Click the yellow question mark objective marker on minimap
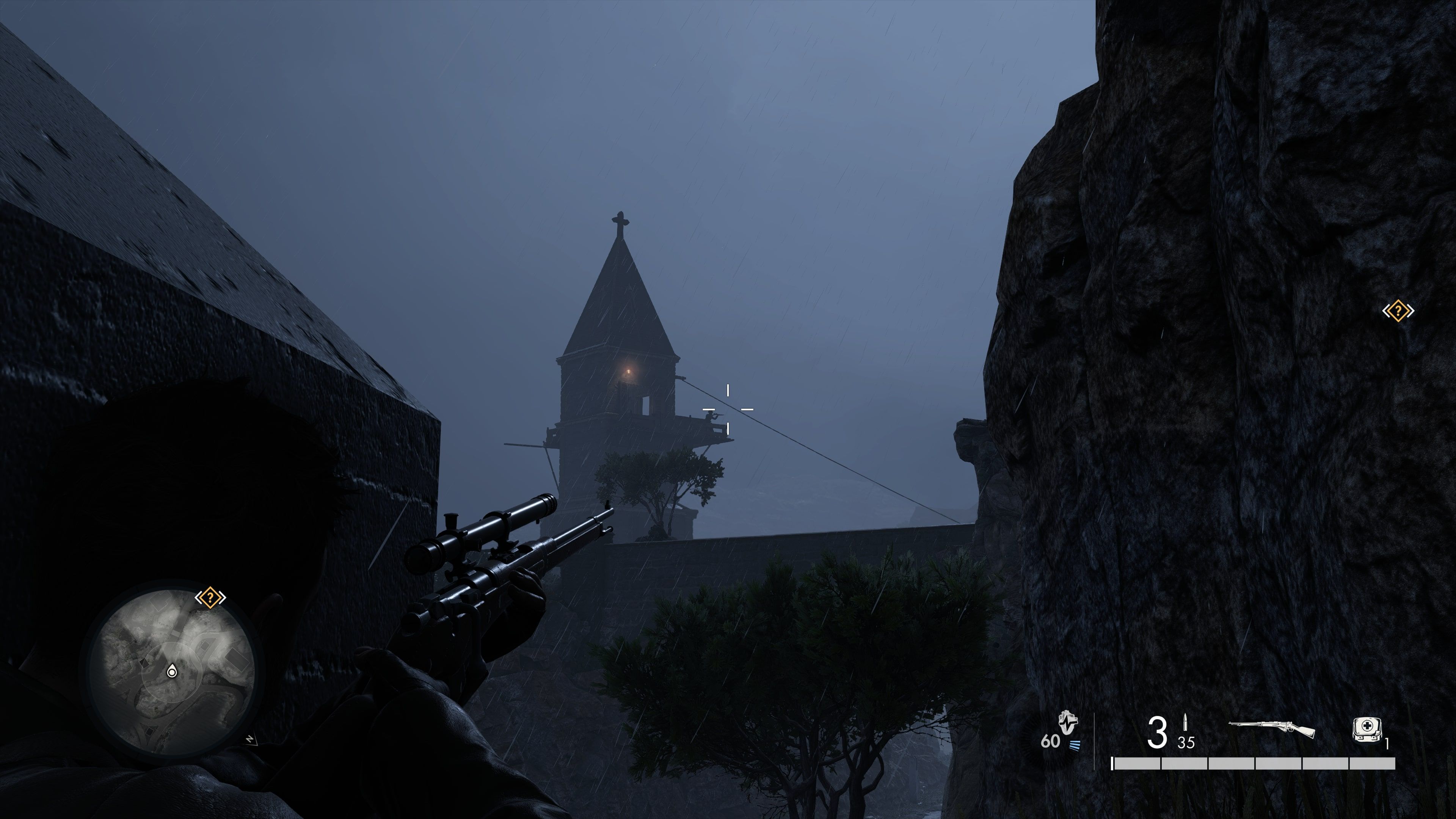This screenshot has width=1456, height=819. tap(211, 598)
